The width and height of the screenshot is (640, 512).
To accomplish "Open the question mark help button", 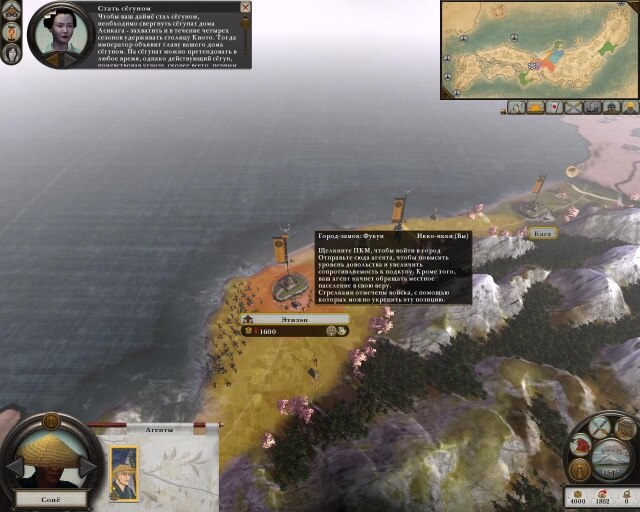I will pos(12,32).
